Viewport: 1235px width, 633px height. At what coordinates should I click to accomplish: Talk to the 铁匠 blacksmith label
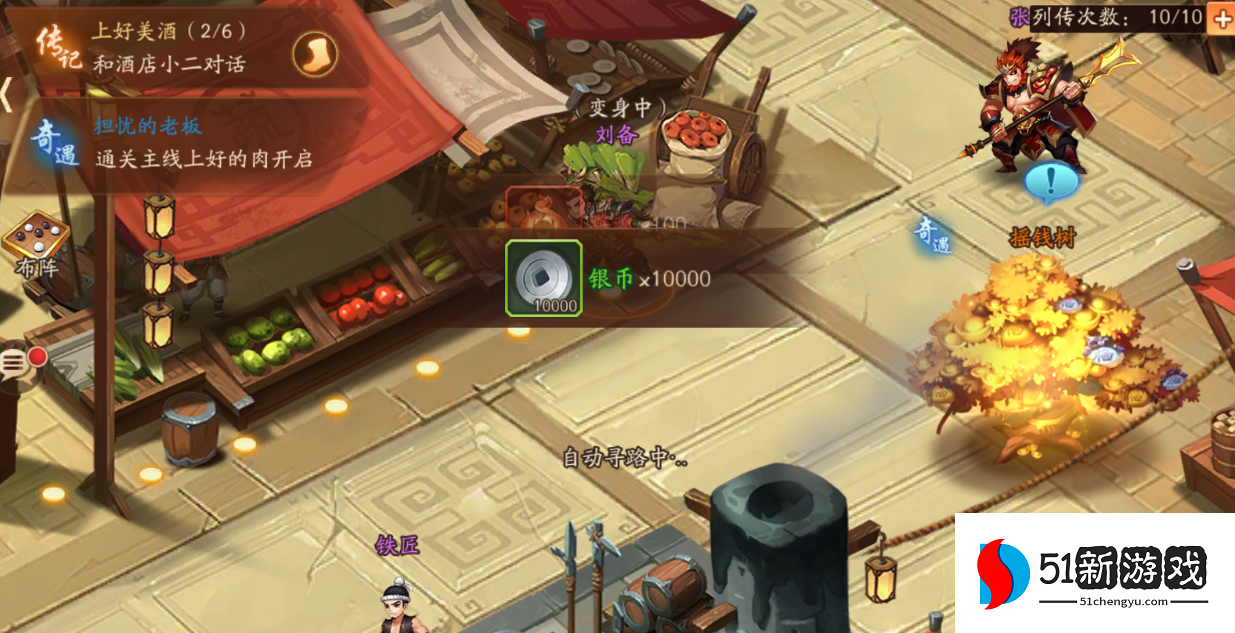pyautogui.click(x=397, y=545)
